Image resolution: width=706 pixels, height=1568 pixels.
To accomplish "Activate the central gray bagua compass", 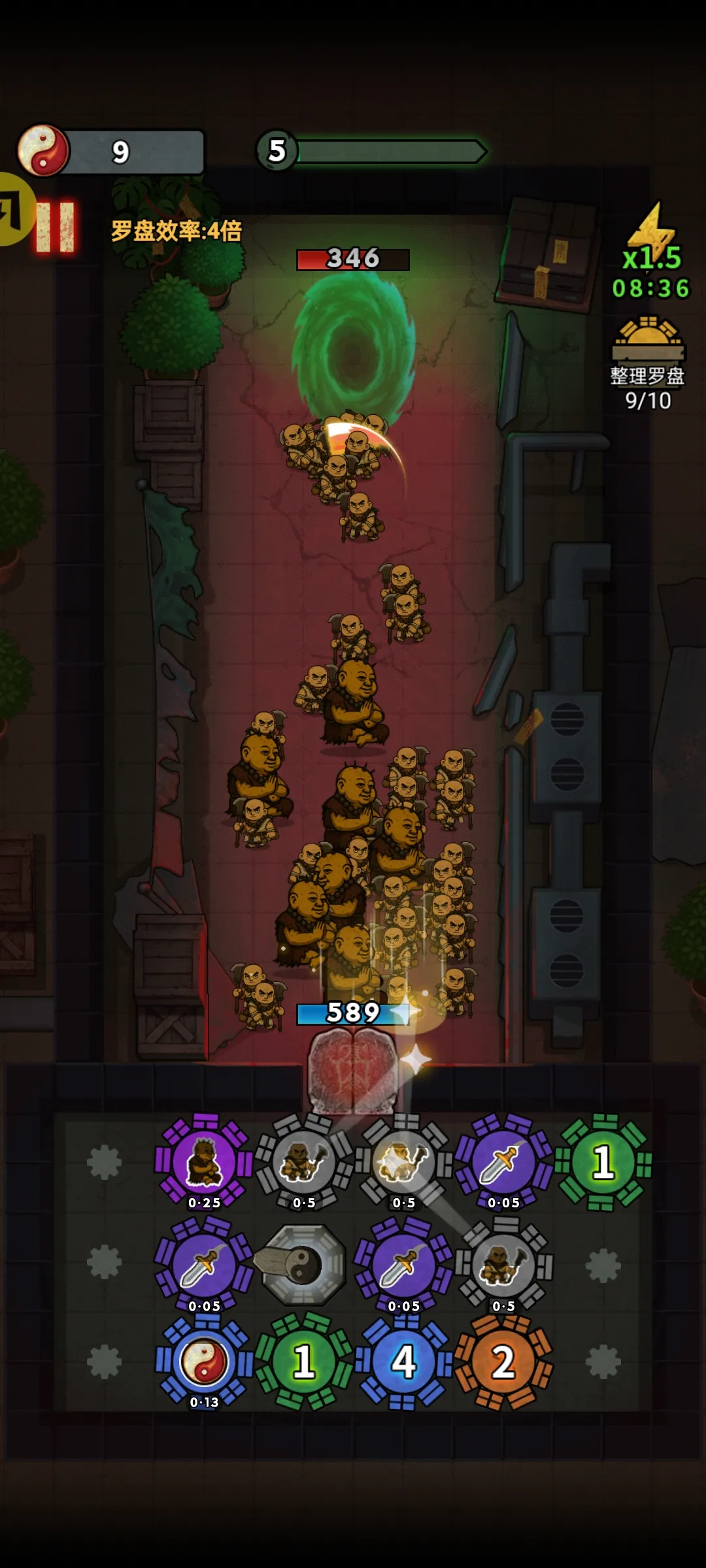I will pos(303,1265).
